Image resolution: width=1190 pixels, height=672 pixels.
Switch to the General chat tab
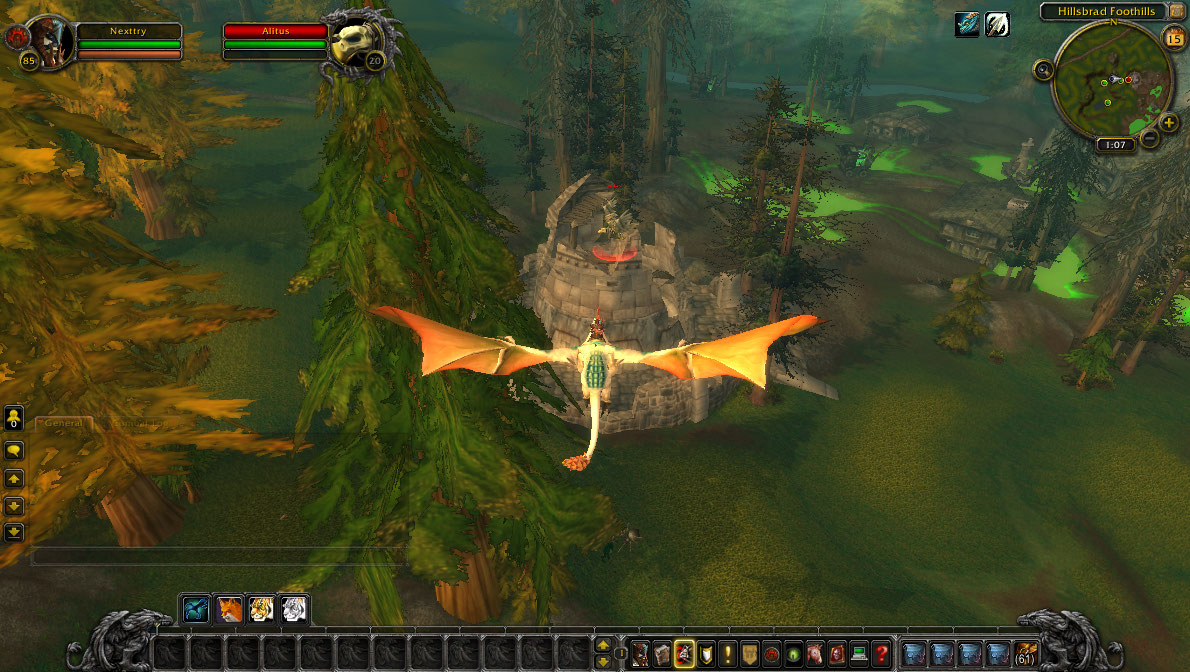(62, 424)
